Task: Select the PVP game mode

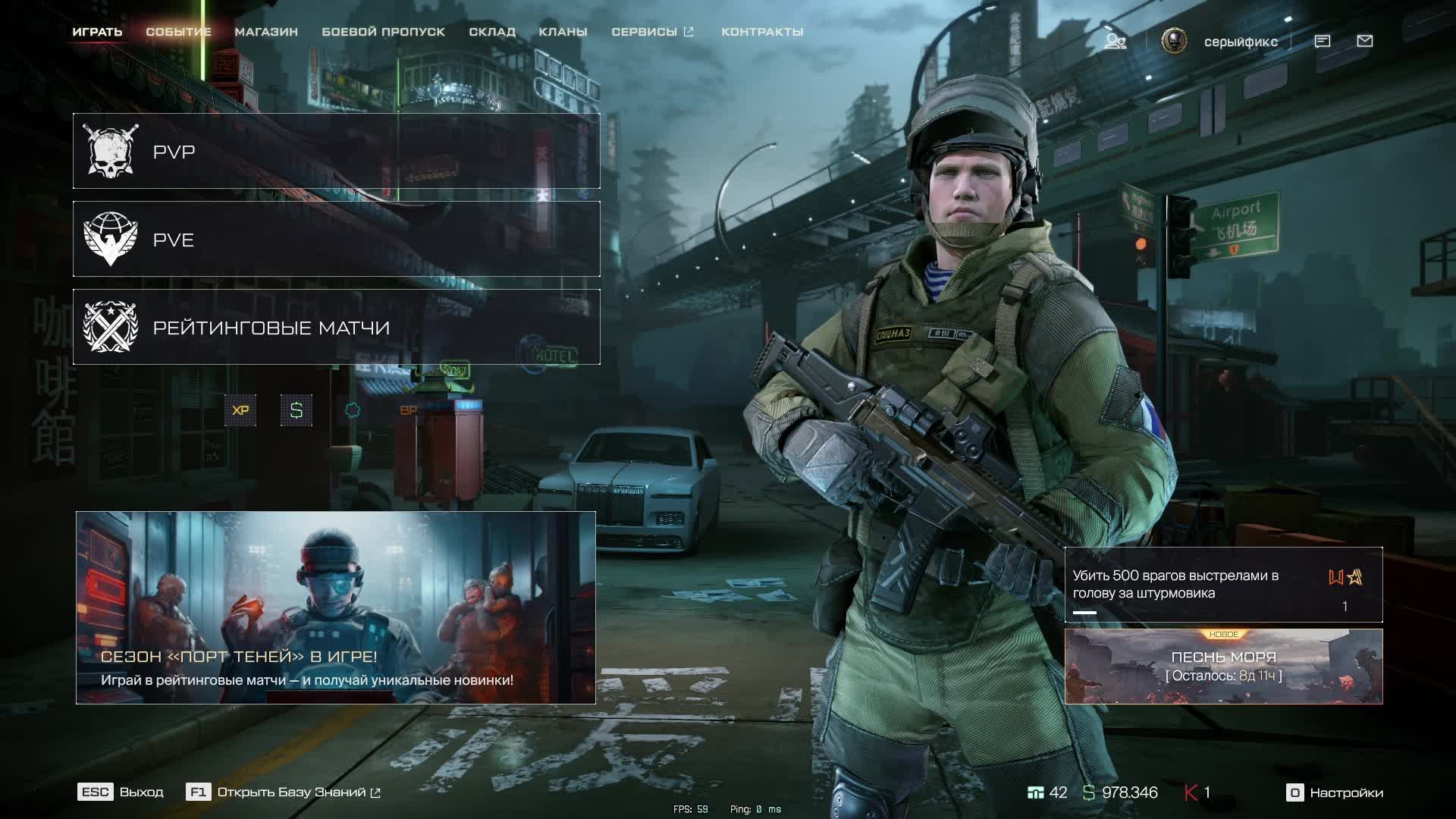Action: pyautogui.click(x=336, y=151)
